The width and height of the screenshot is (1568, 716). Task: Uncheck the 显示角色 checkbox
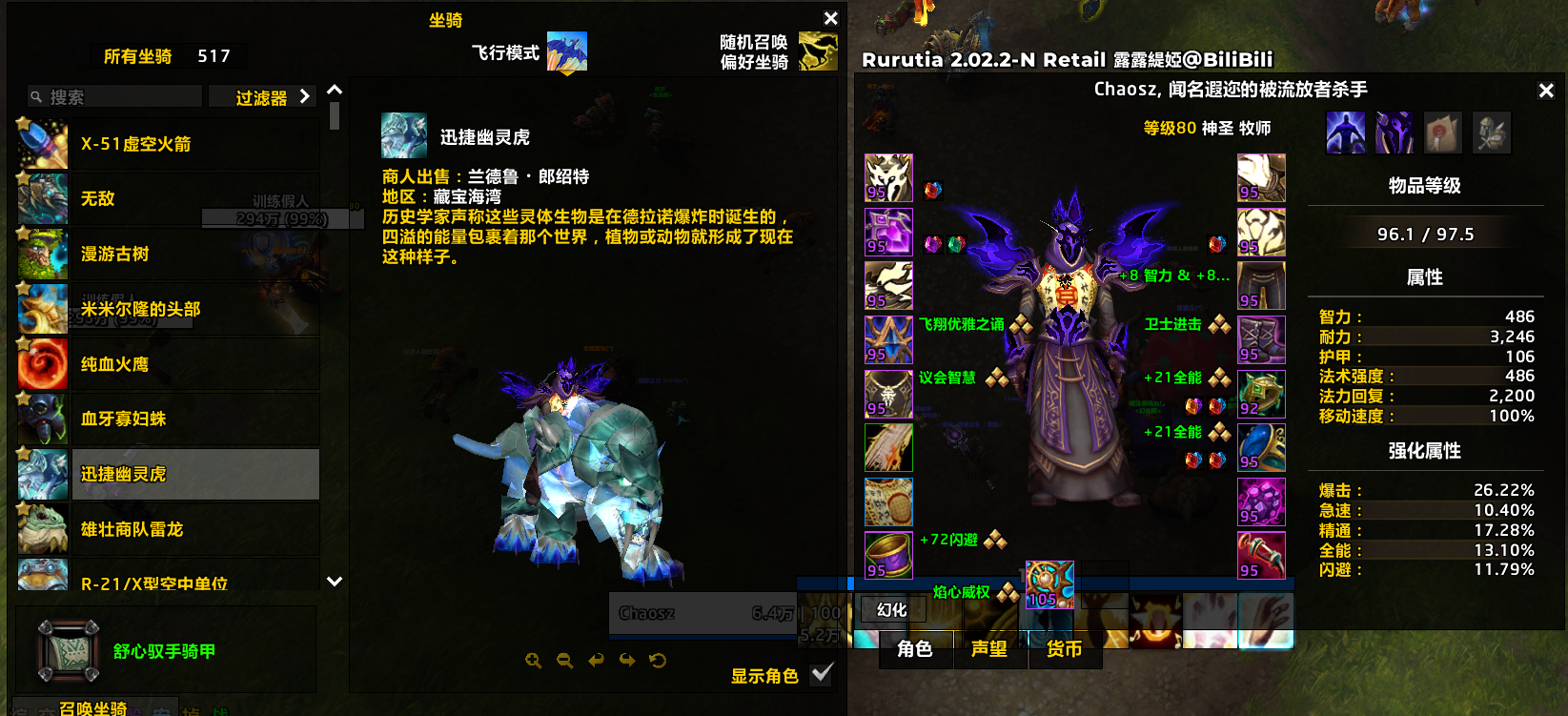point(821,675)
